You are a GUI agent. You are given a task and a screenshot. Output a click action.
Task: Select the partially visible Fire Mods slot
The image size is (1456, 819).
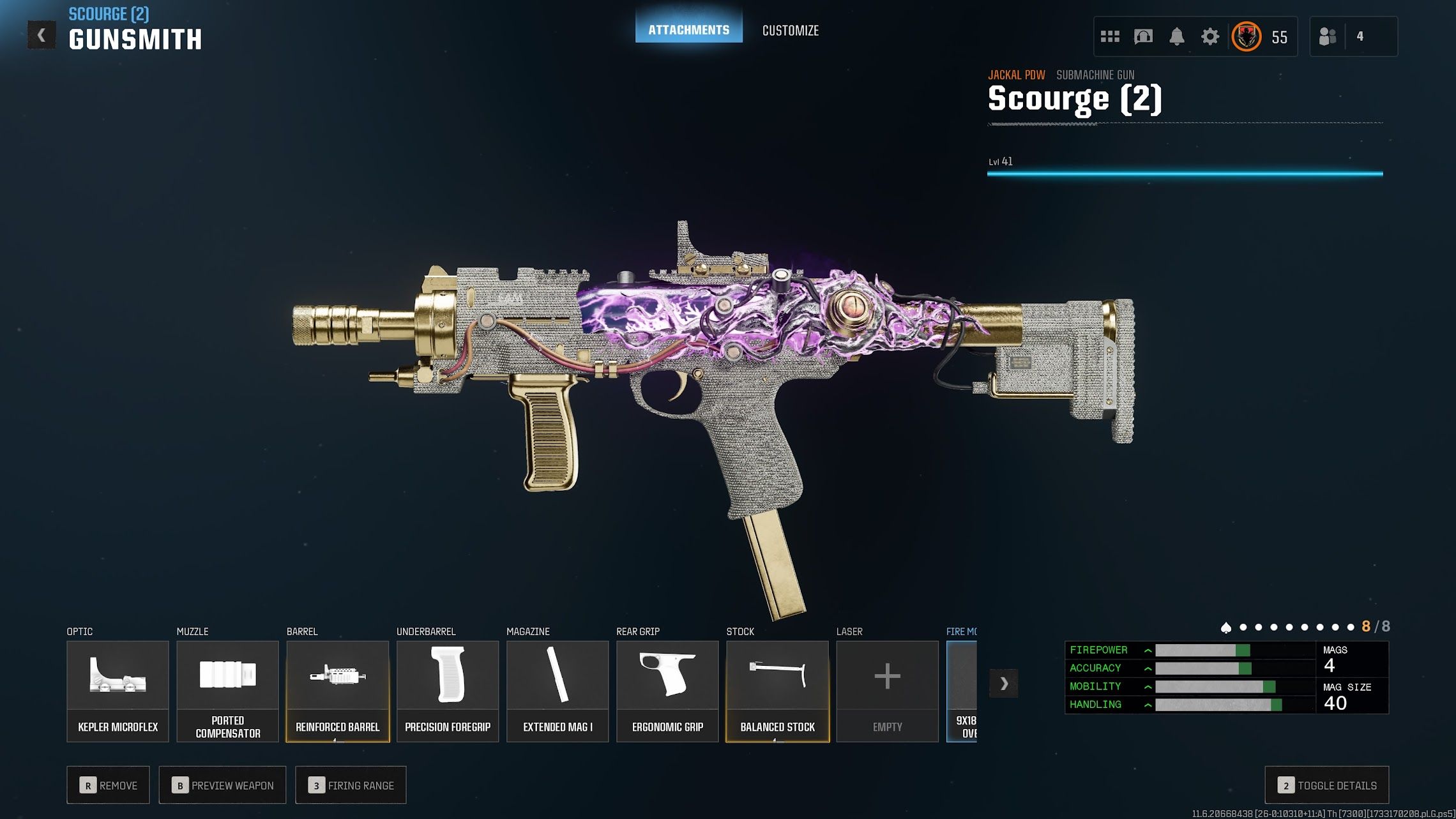(962, 691)
